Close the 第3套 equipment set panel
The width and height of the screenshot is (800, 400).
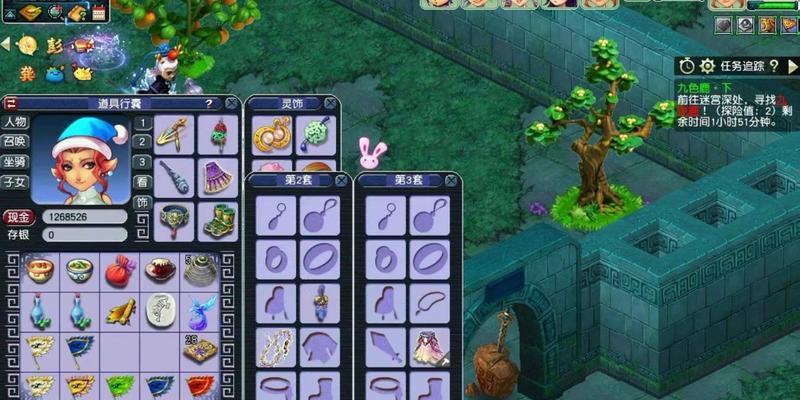point(452,181)
